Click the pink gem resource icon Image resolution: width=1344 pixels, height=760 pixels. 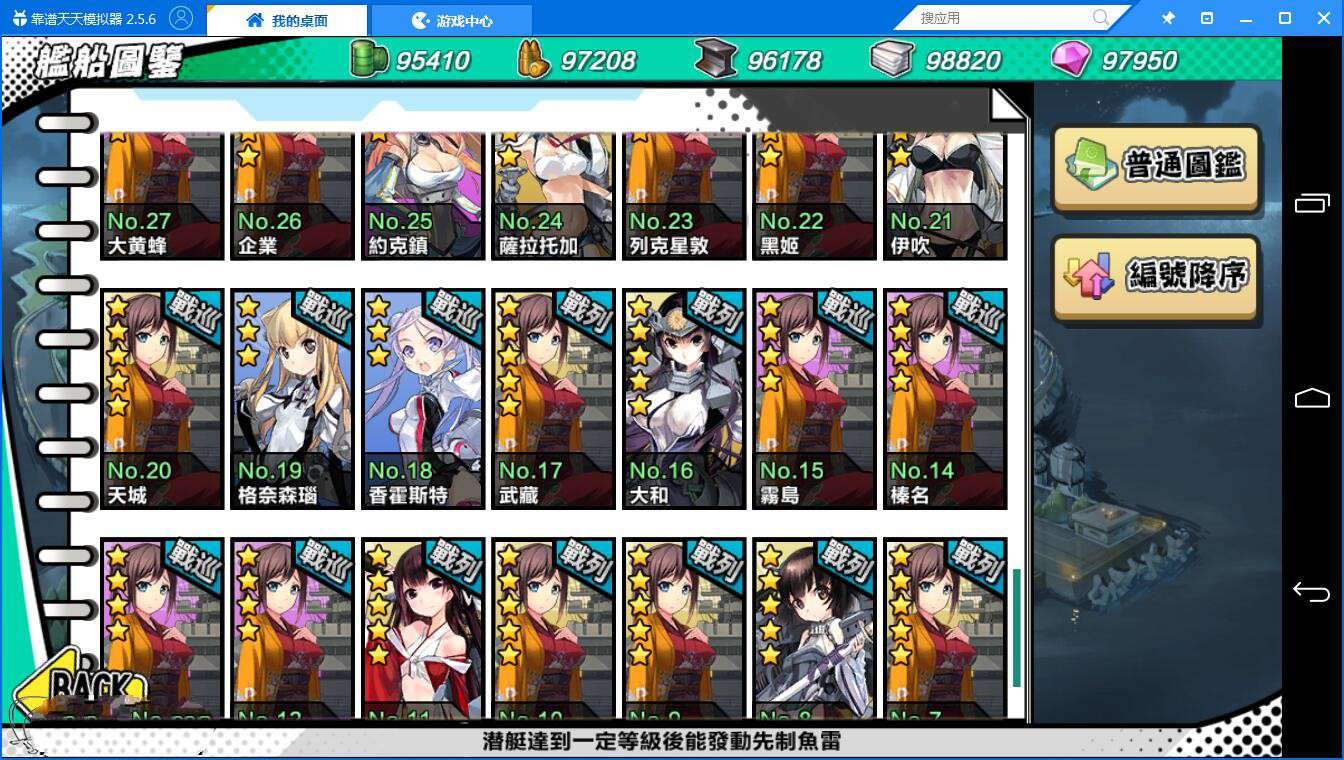(x=1070, y=59)
